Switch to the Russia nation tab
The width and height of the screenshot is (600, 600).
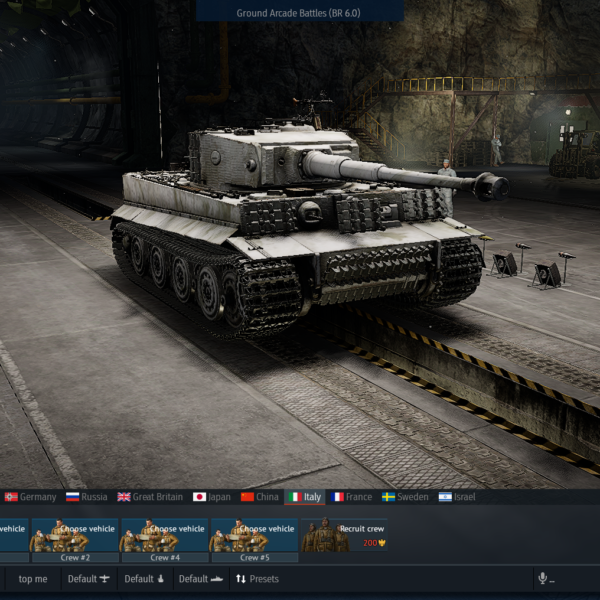point(86,496)
